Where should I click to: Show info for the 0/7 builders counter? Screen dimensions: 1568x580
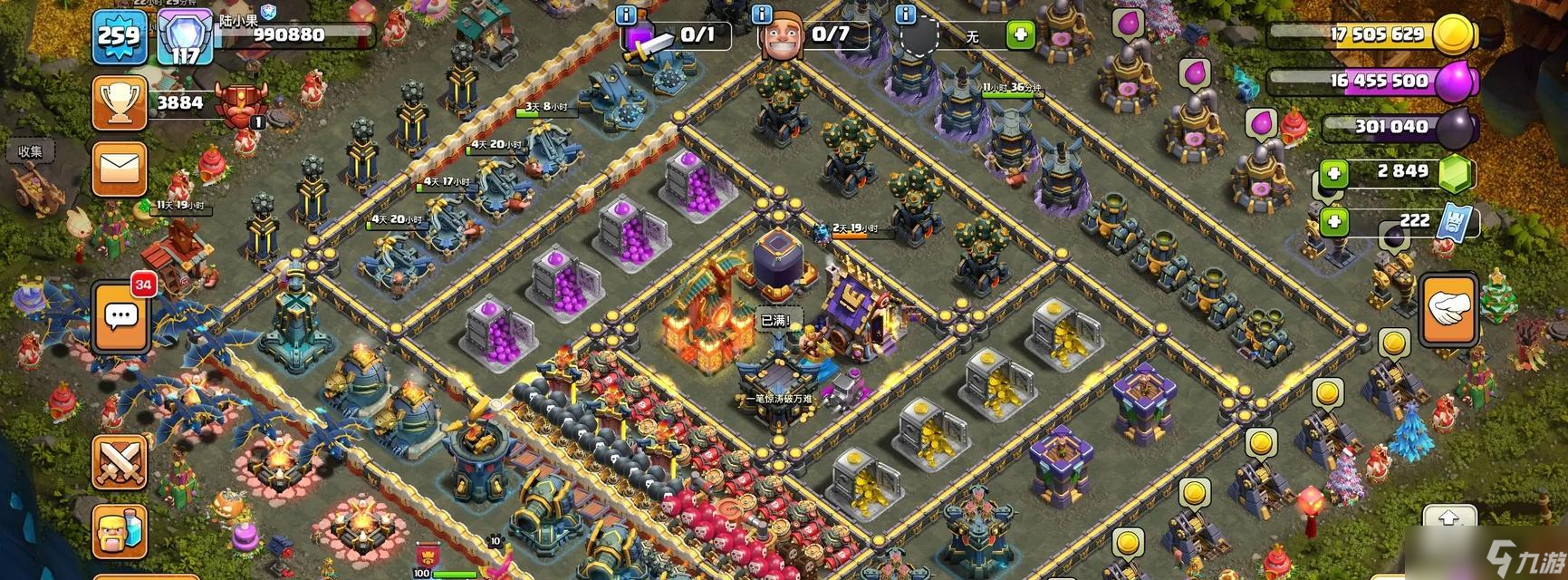click(x=762, y=14)
